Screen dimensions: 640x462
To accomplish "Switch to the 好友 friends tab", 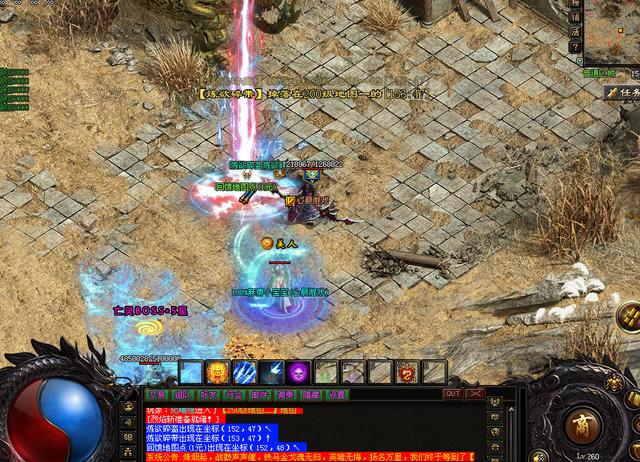I will pyautogui.click(x=207, y=394).
